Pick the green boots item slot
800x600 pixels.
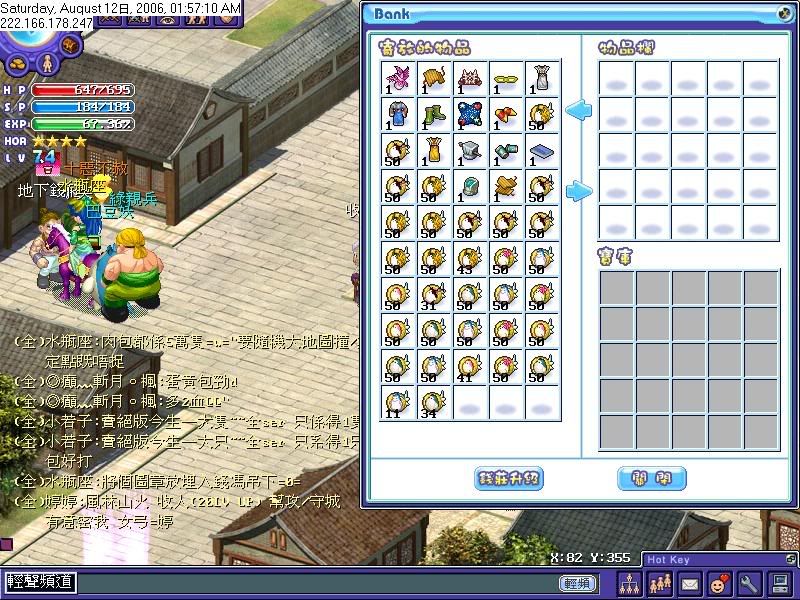pyautogui.click(x=434, y=114)
